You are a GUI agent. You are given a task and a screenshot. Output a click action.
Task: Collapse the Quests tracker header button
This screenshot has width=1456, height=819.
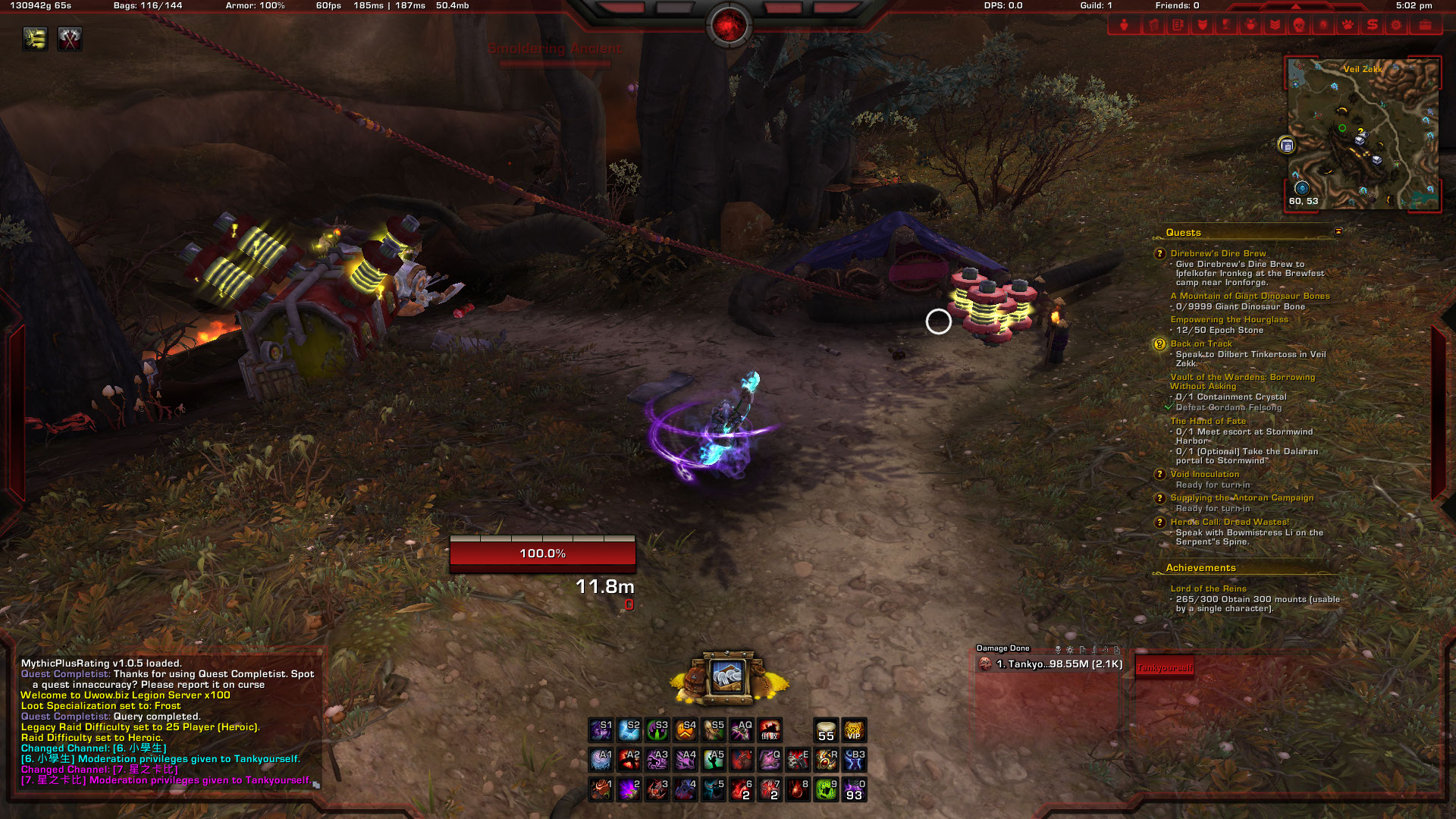tap(1338, 231)
